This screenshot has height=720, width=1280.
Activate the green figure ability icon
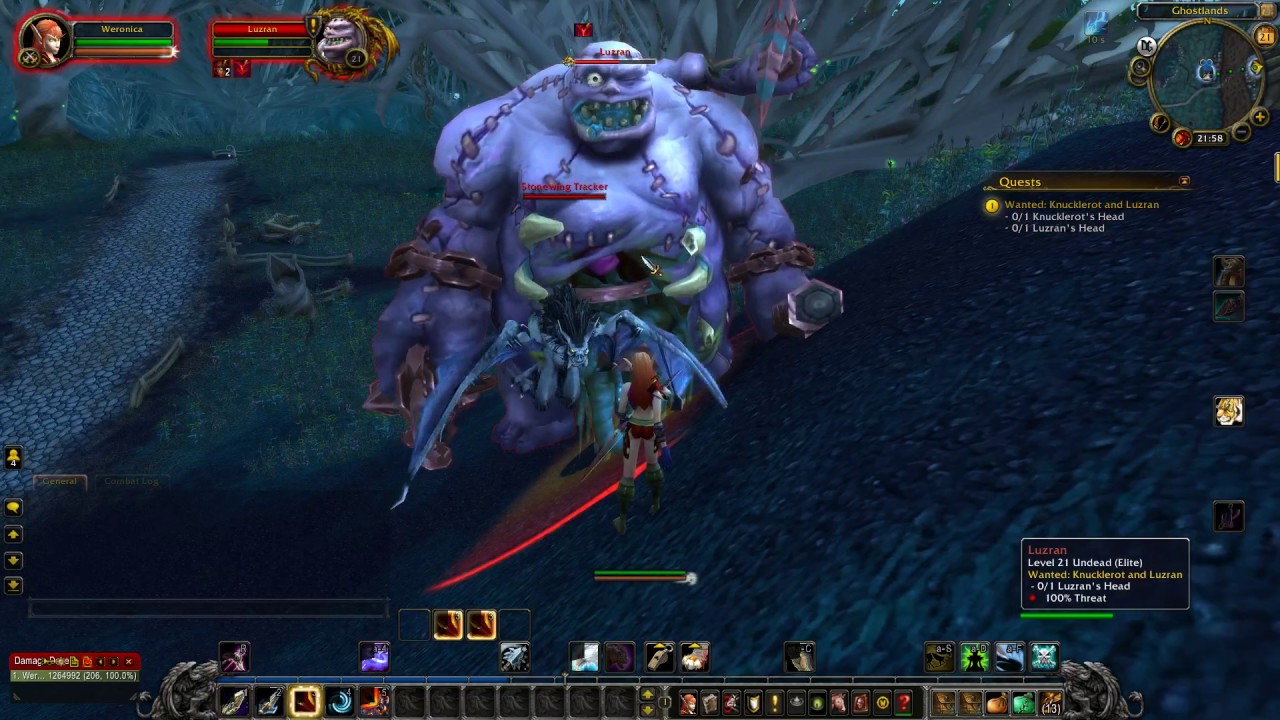[974, 657]
